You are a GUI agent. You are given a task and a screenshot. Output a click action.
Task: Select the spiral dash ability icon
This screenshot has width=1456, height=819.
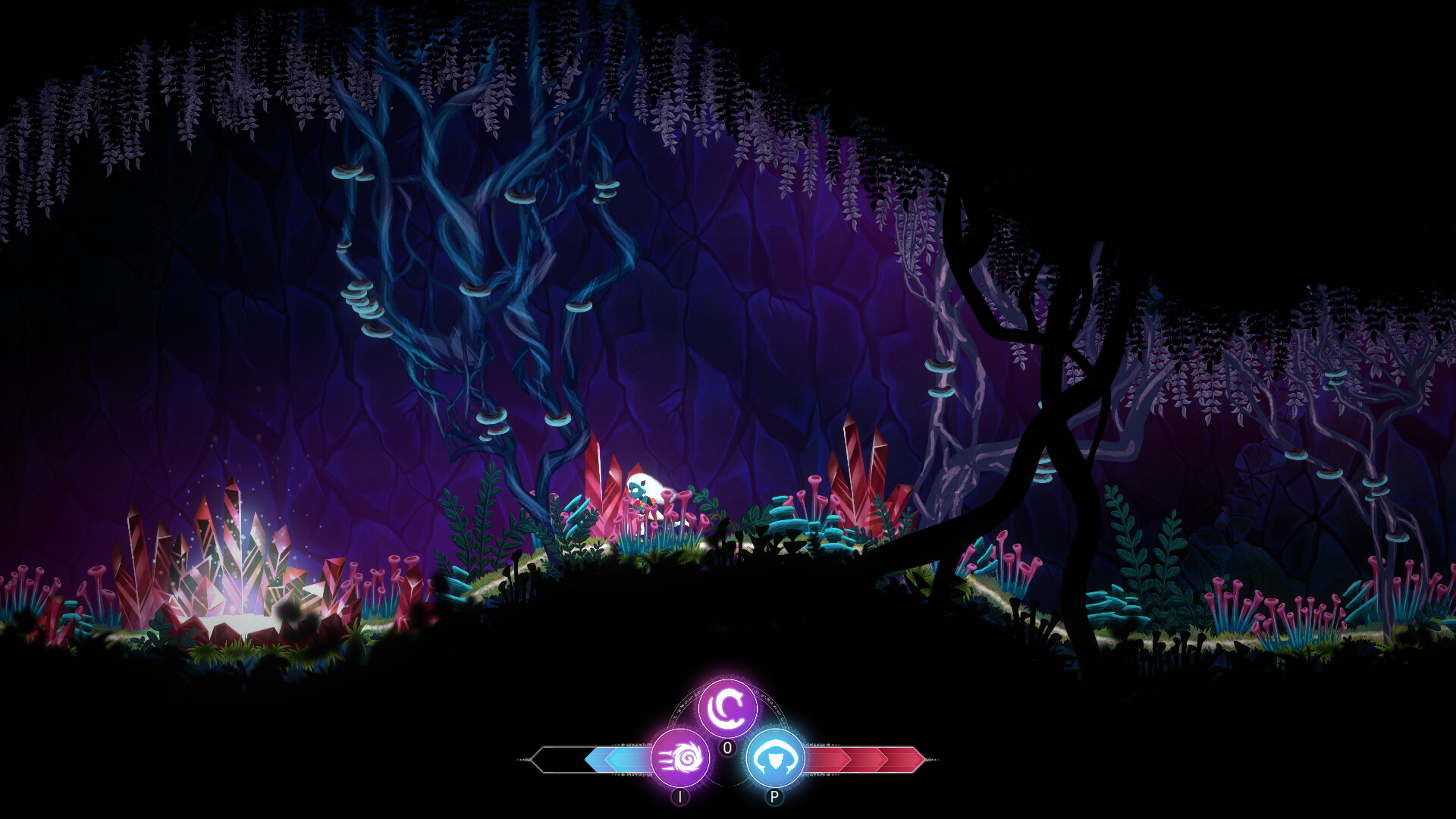(682, 758)
